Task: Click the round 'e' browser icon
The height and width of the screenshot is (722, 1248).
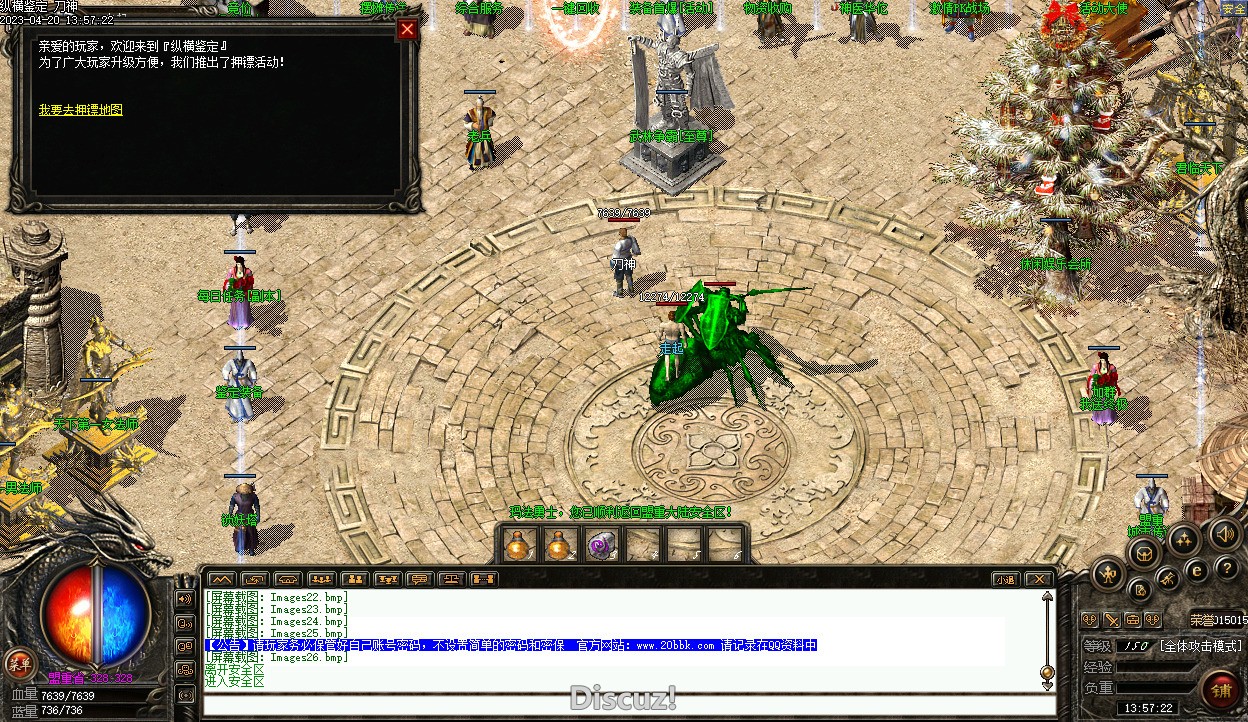Action: 1196,571
